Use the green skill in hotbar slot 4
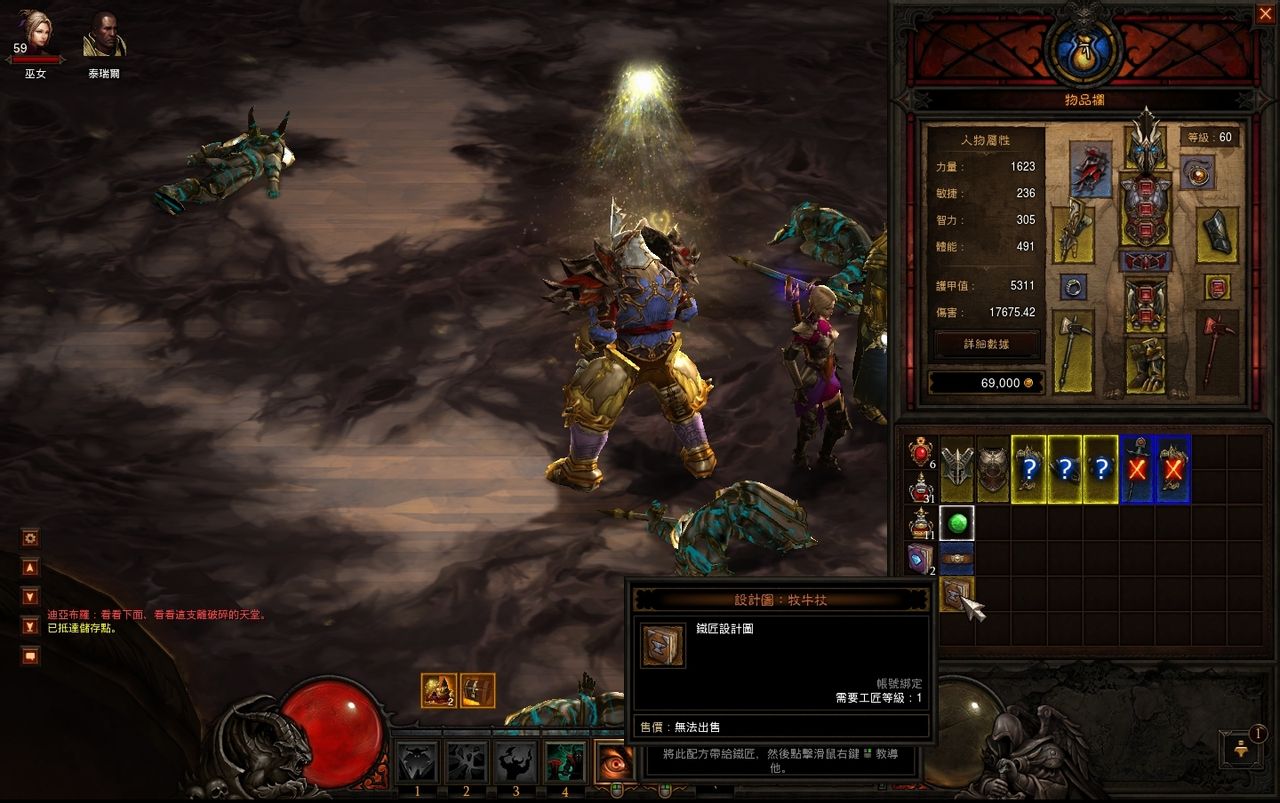 pyautogui.click(x=565, y=763)
